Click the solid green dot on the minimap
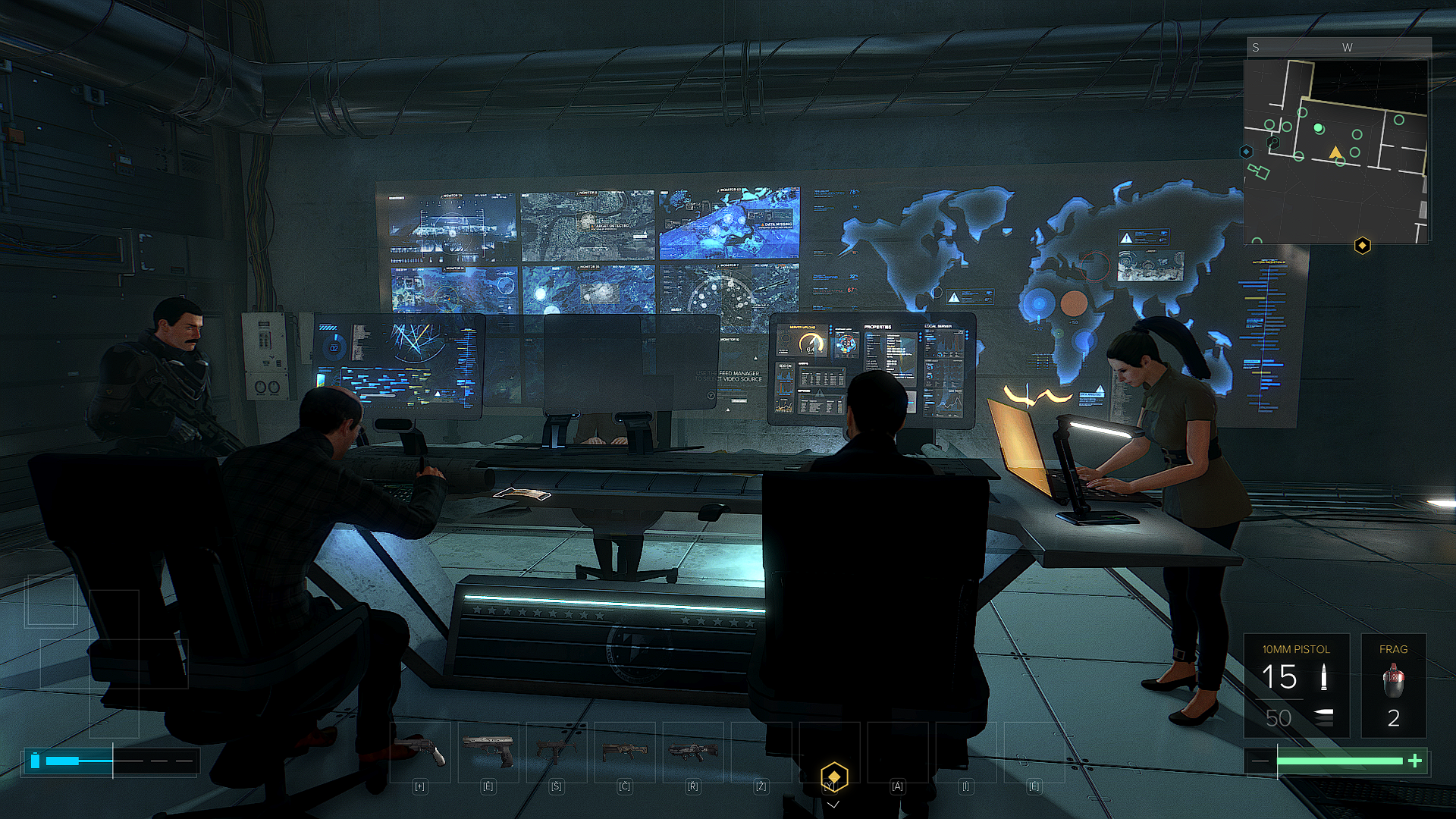 1319,128
